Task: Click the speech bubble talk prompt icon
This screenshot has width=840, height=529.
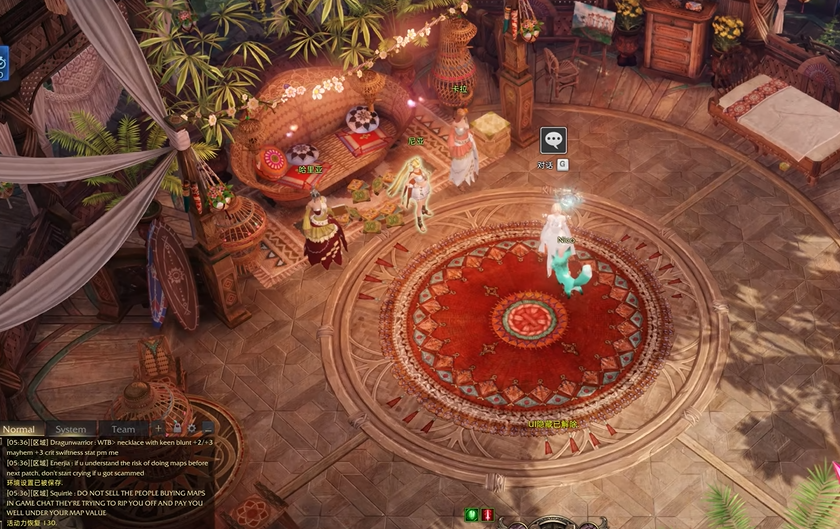Action: [553, 140]
